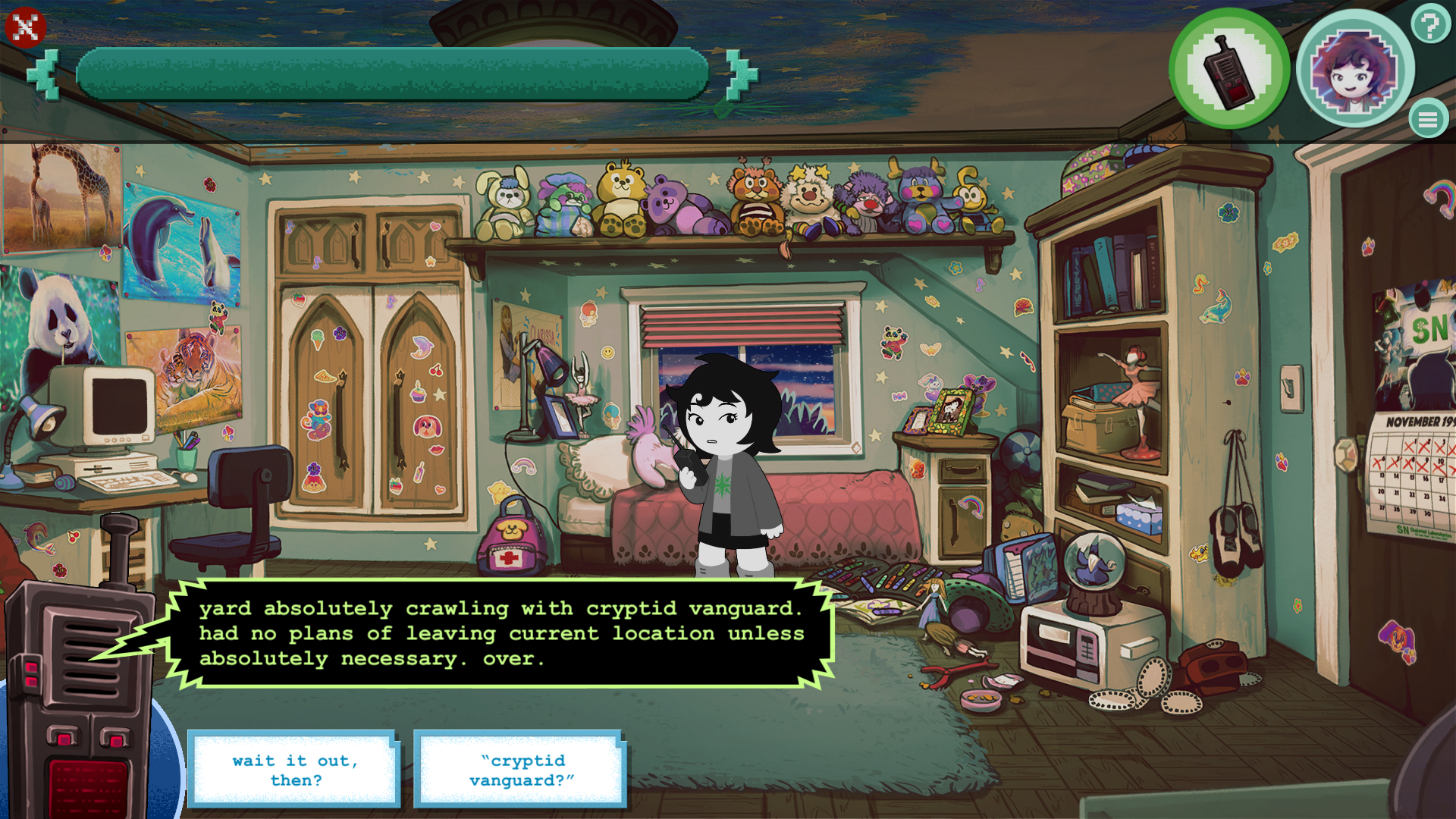Open the hamburger menu icon below the help icon
This screenshot has height=819, width=1456.
[x=1429, y=118]
